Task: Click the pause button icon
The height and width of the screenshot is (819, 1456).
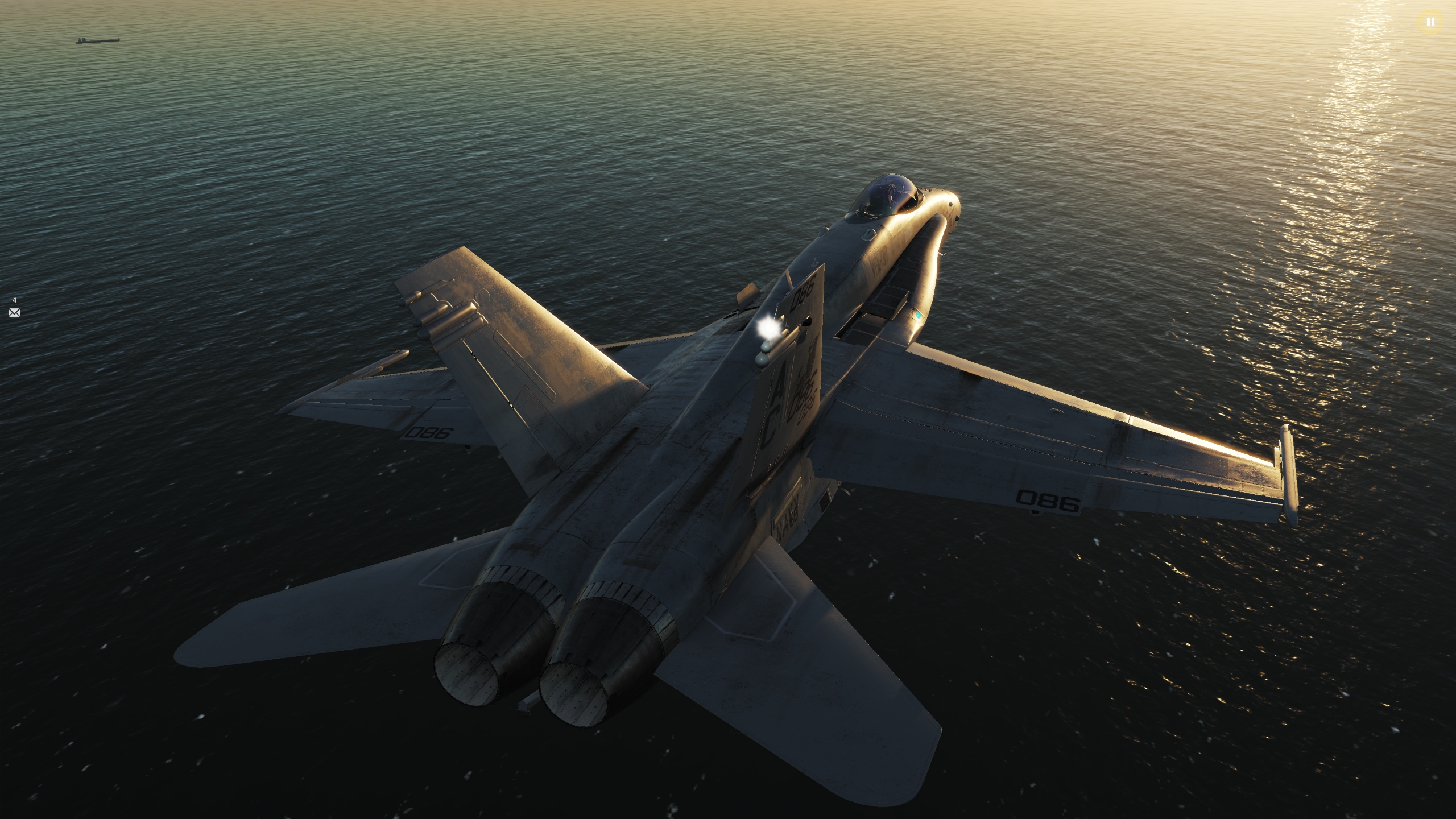Action: (1431, 22)
